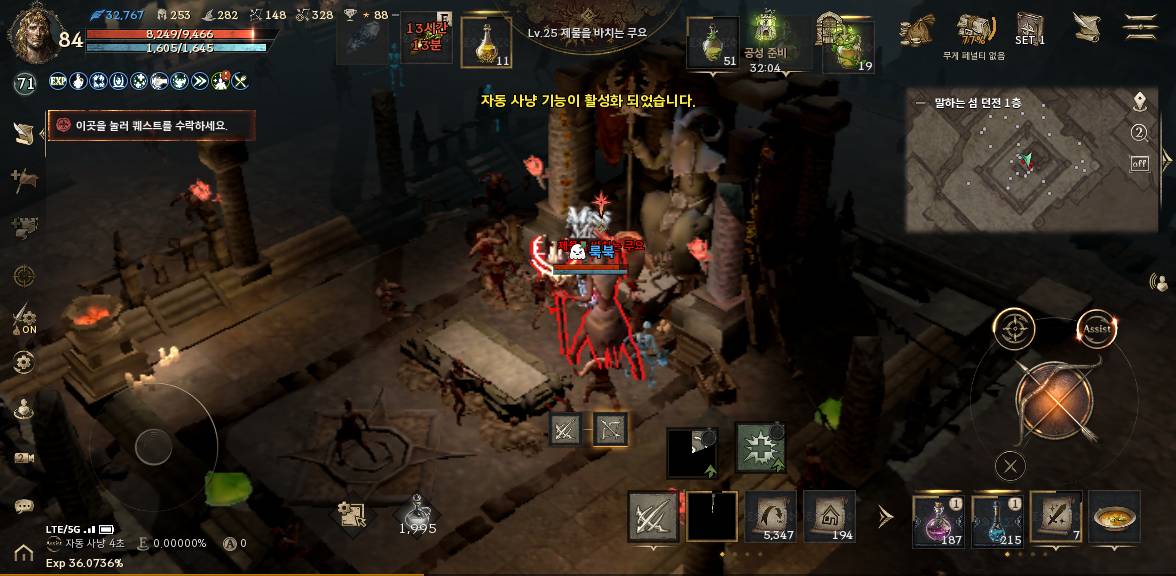
Task: Open the character portrait profile
Action: [30, 28]
